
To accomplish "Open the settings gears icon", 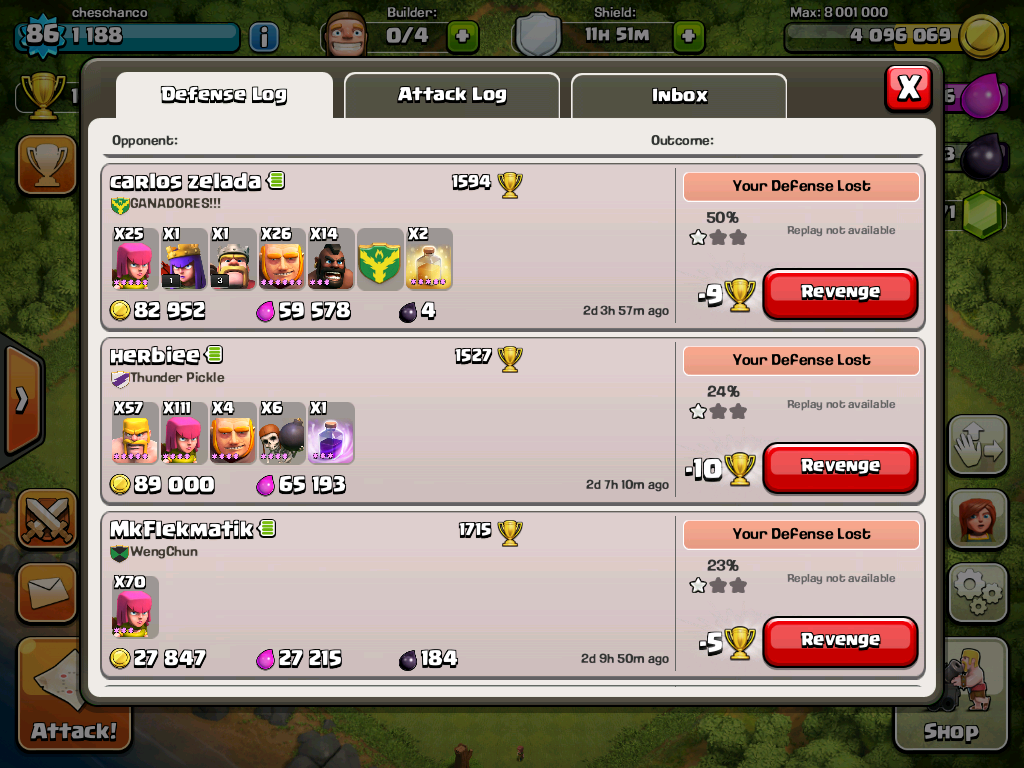I will [x=976, y=594].
